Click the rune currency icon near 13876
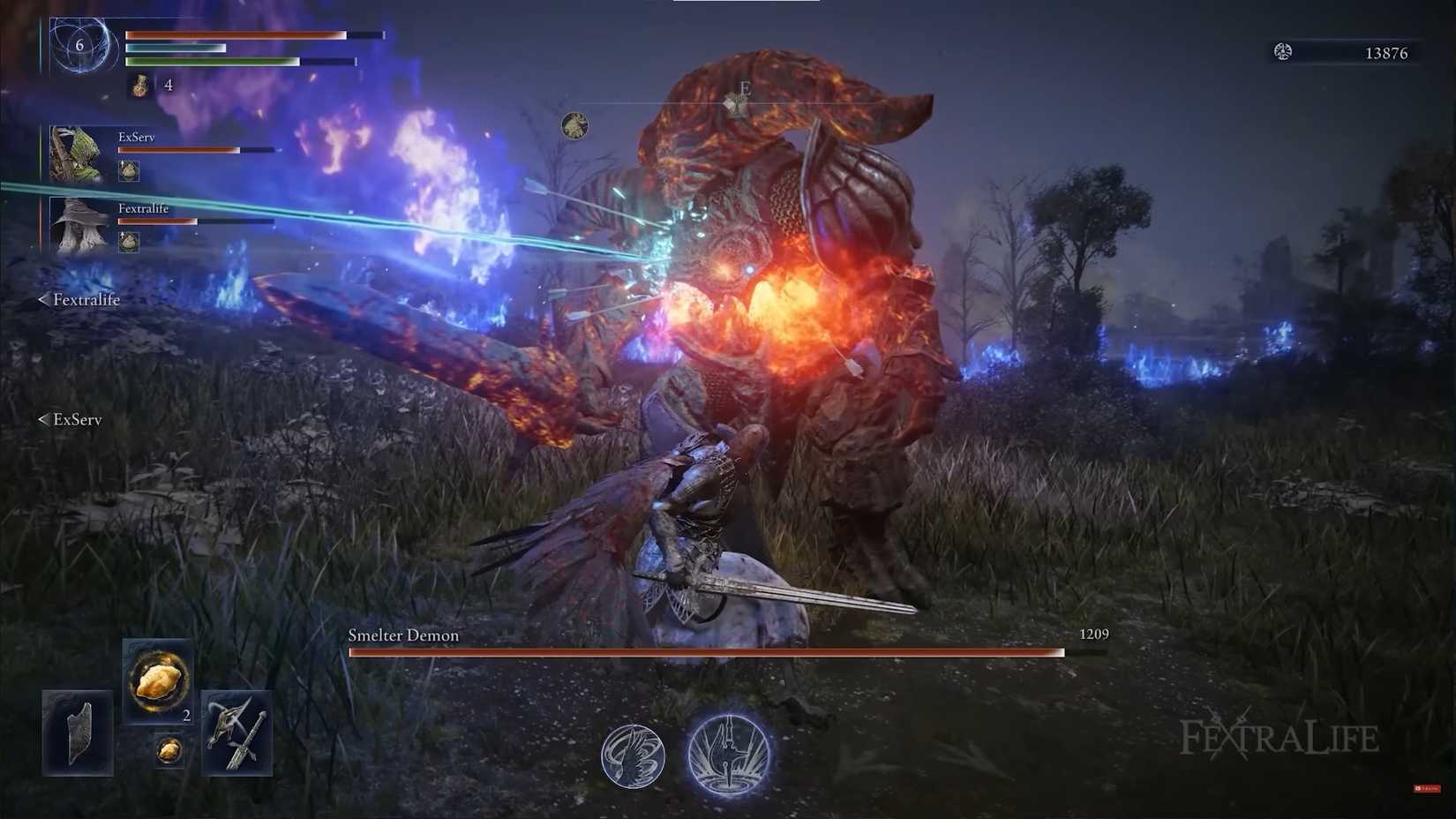Viewport: 1456px width, 819px height. click(x=1284, y=52)
